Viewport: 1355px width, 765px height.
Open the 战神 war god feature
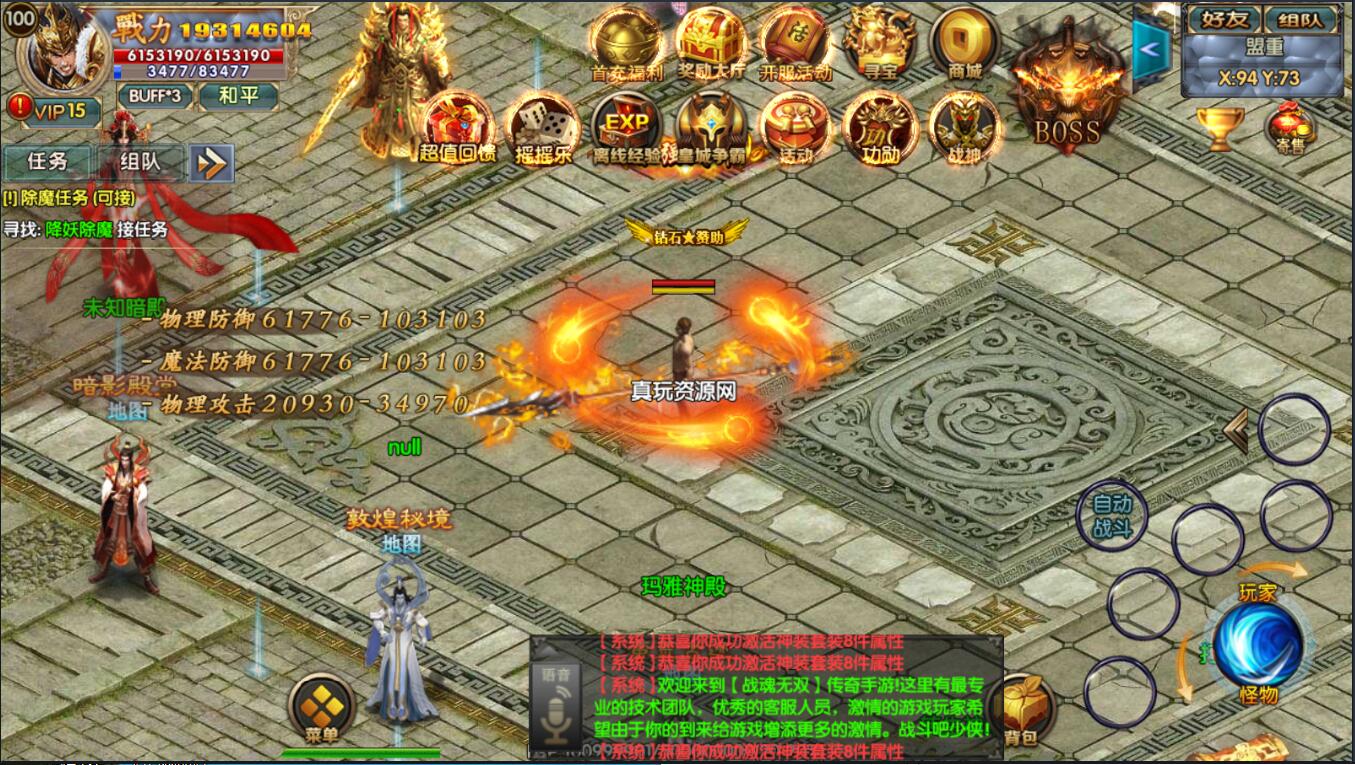pos(962,128)
